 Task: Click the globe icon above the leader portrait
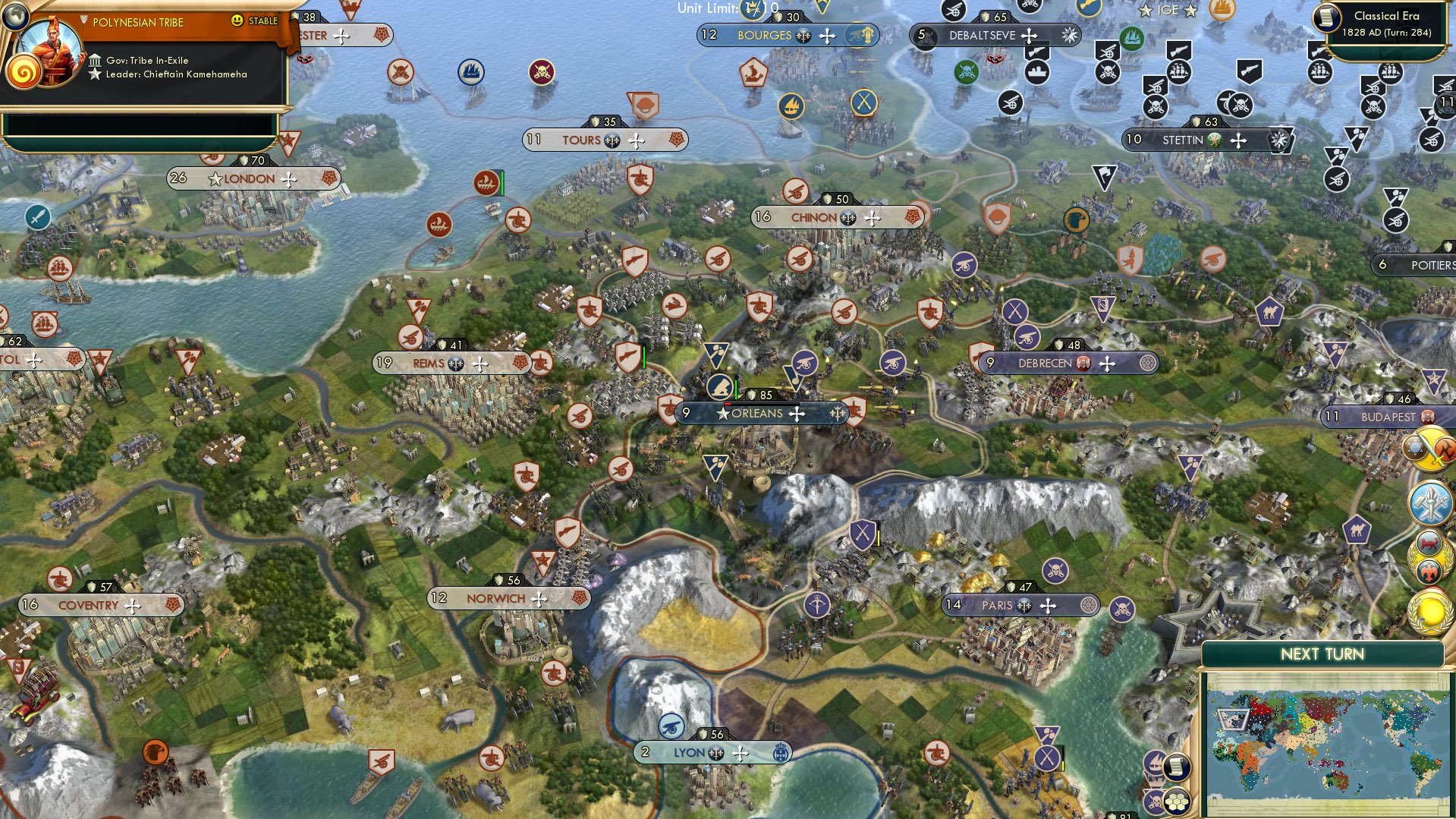14,14
